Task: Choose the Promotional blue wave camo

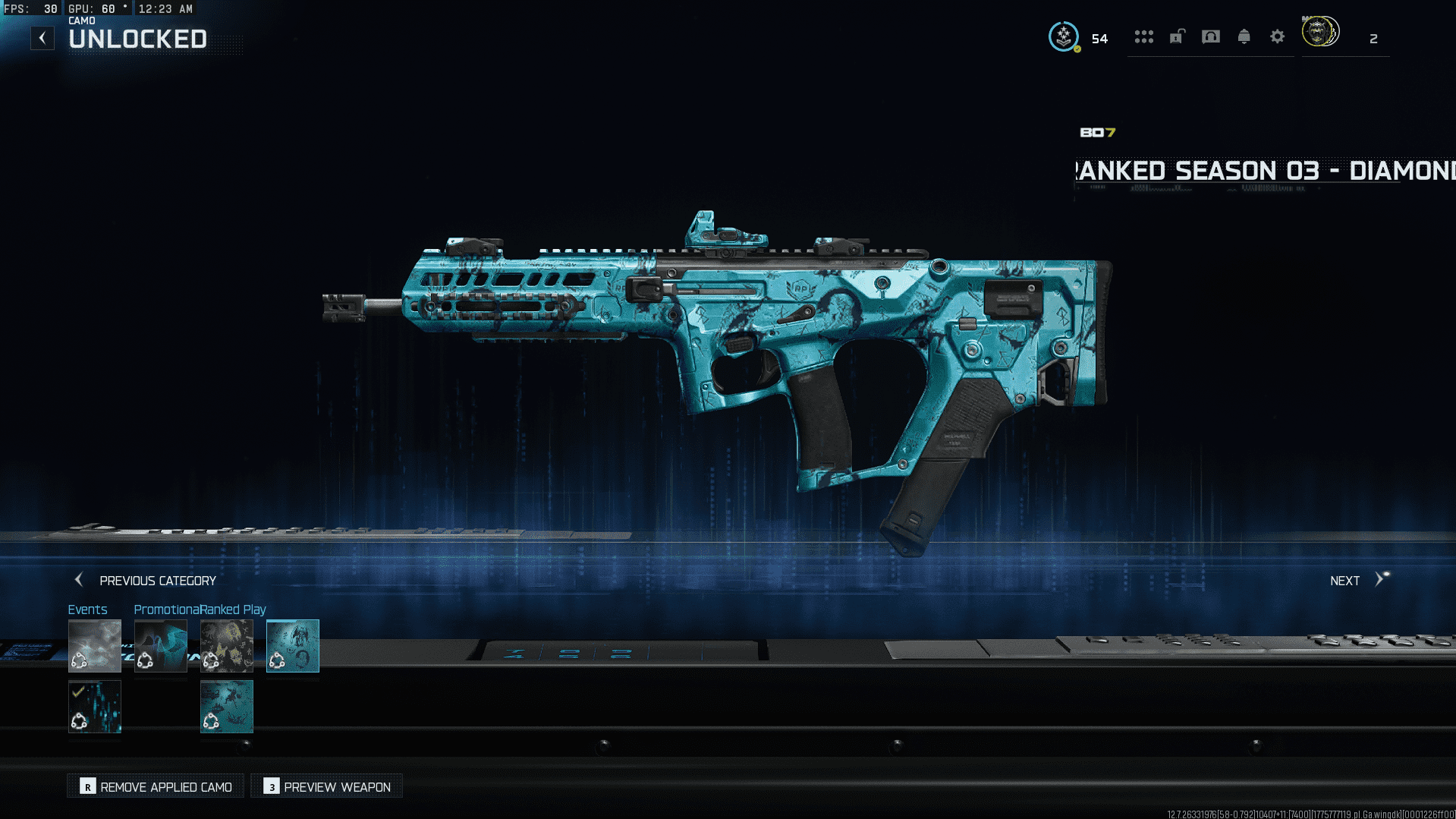Action: [x=161, y=646]
